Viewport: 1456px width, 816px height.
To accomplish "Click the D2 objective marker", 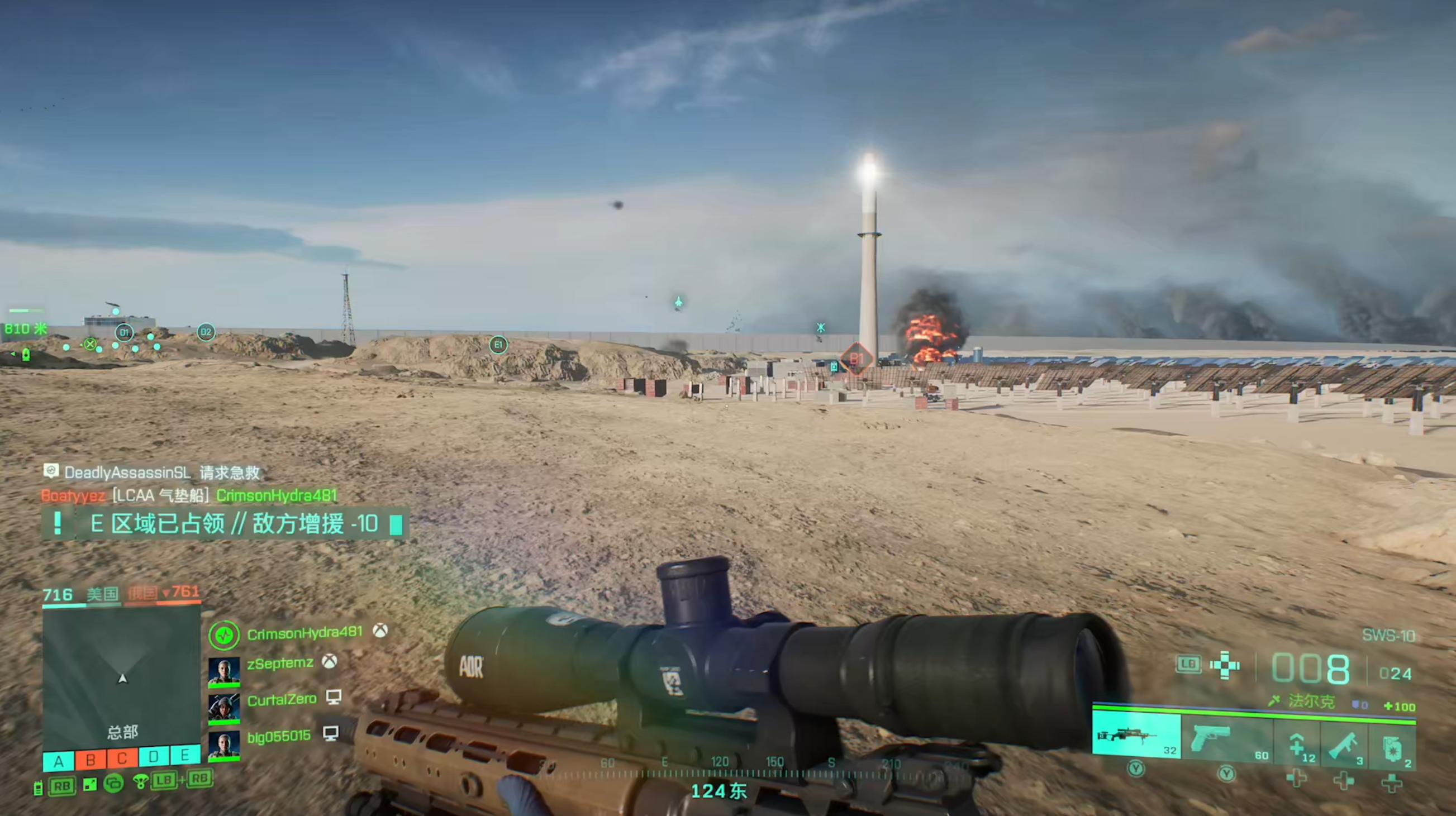I will 206,332.
